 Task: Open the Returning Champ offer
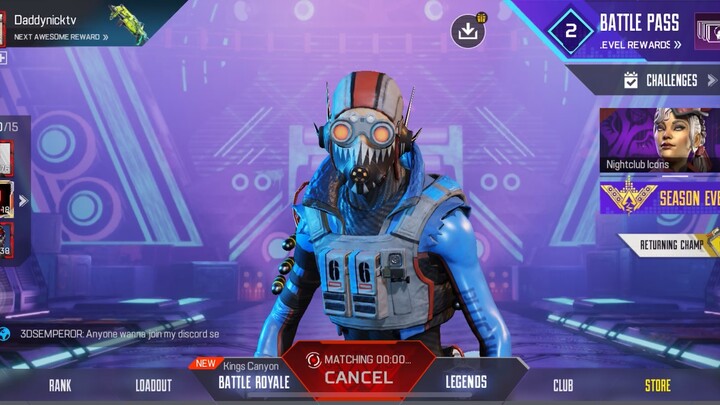[x=670, y=243]
